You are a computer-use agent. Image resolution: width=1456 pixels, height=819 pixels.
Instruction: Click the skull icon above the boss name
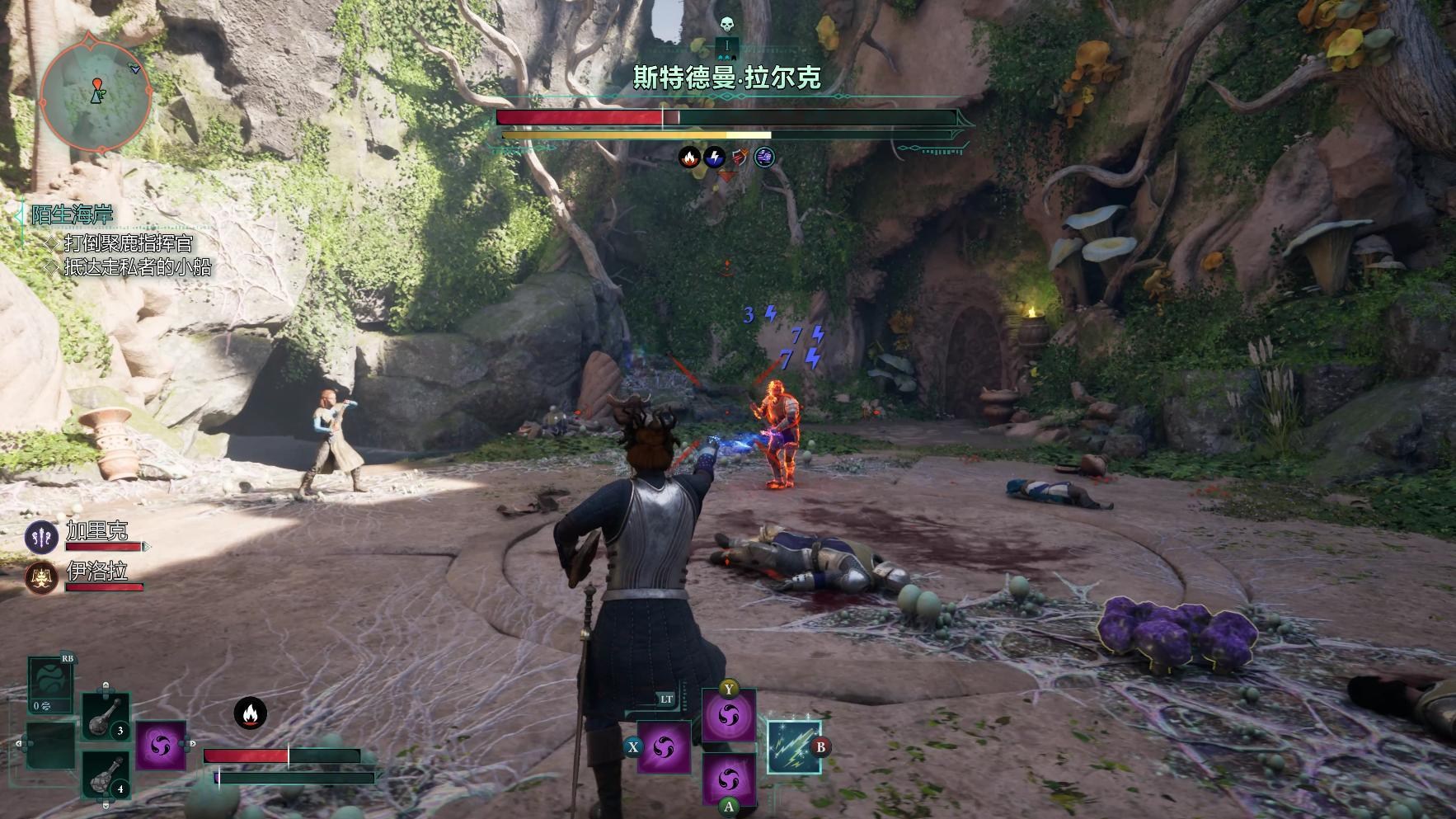(x=727, y=25)
